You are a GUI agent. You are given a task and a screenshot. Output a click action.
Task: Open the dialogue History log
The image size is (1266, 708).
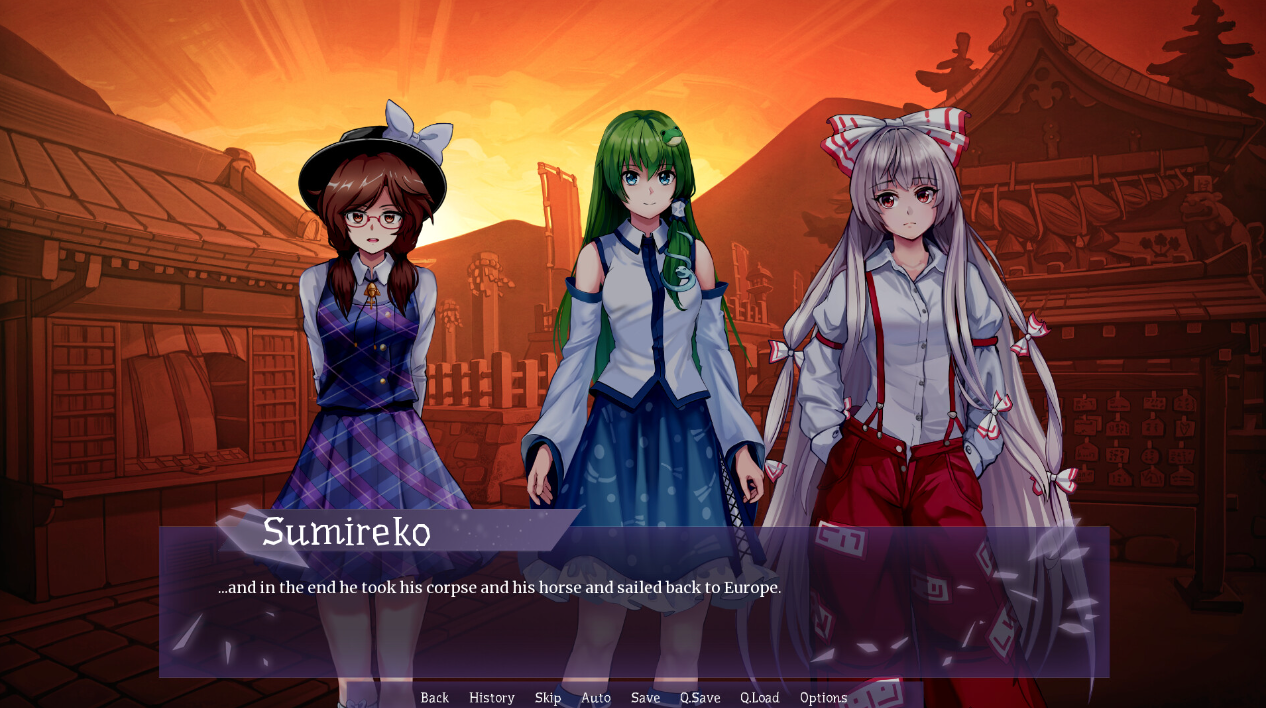click(492, 697)
